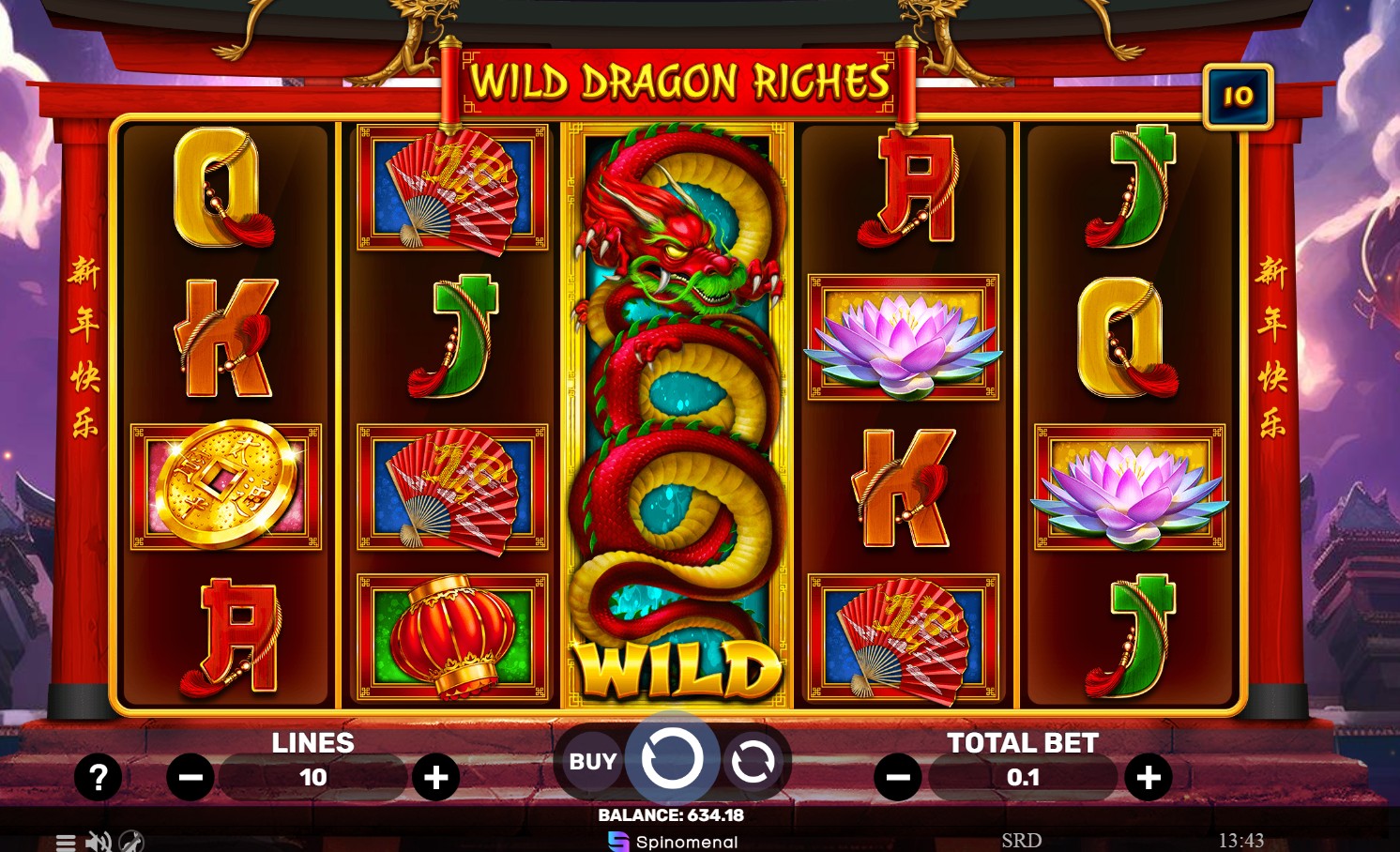1400x852 pixels.
Task: Increase lines with the plus button
Action: (x=435, y=777)
